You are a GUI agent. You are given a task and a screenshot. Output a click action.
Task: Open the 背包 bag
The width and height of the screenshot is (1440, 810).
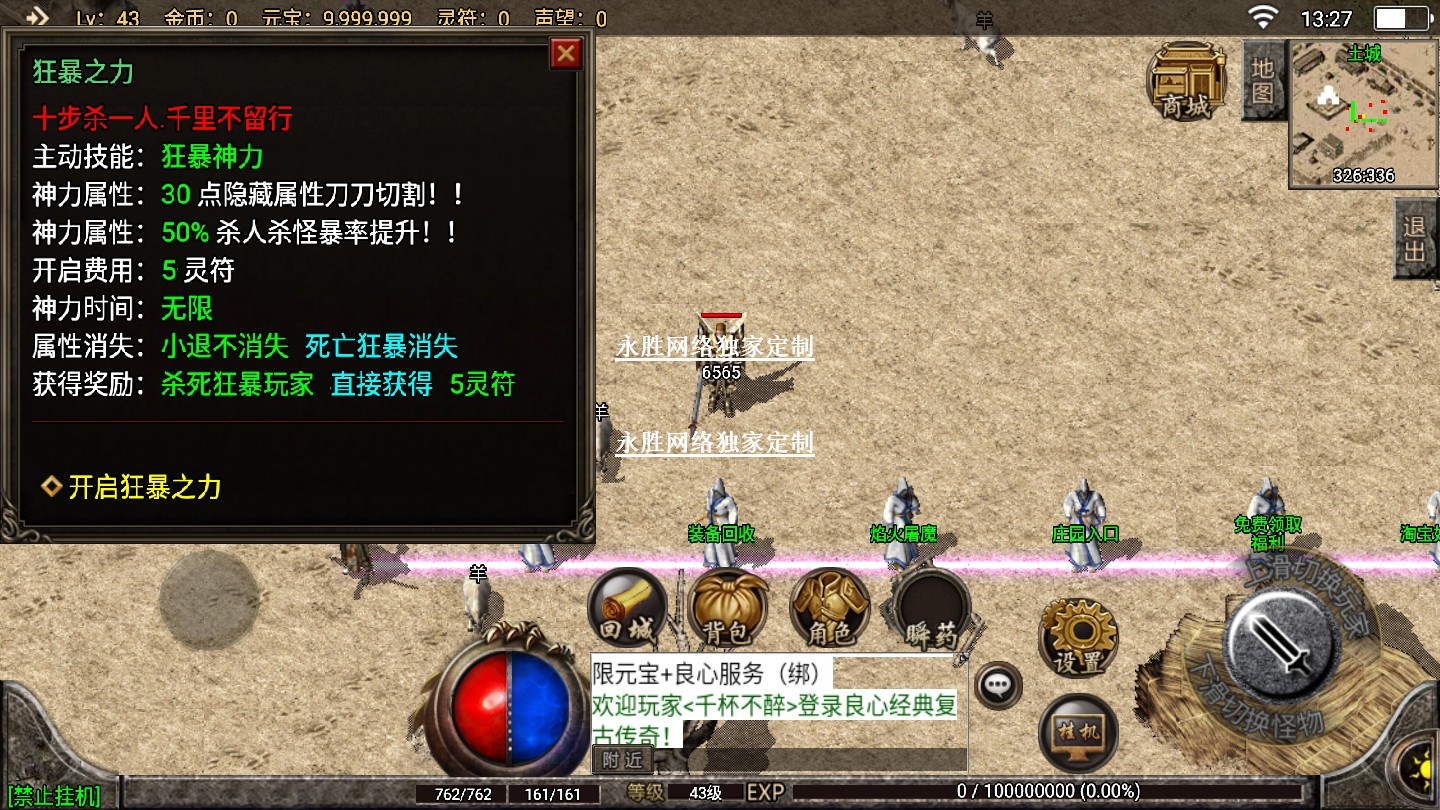tap(728, 608)
